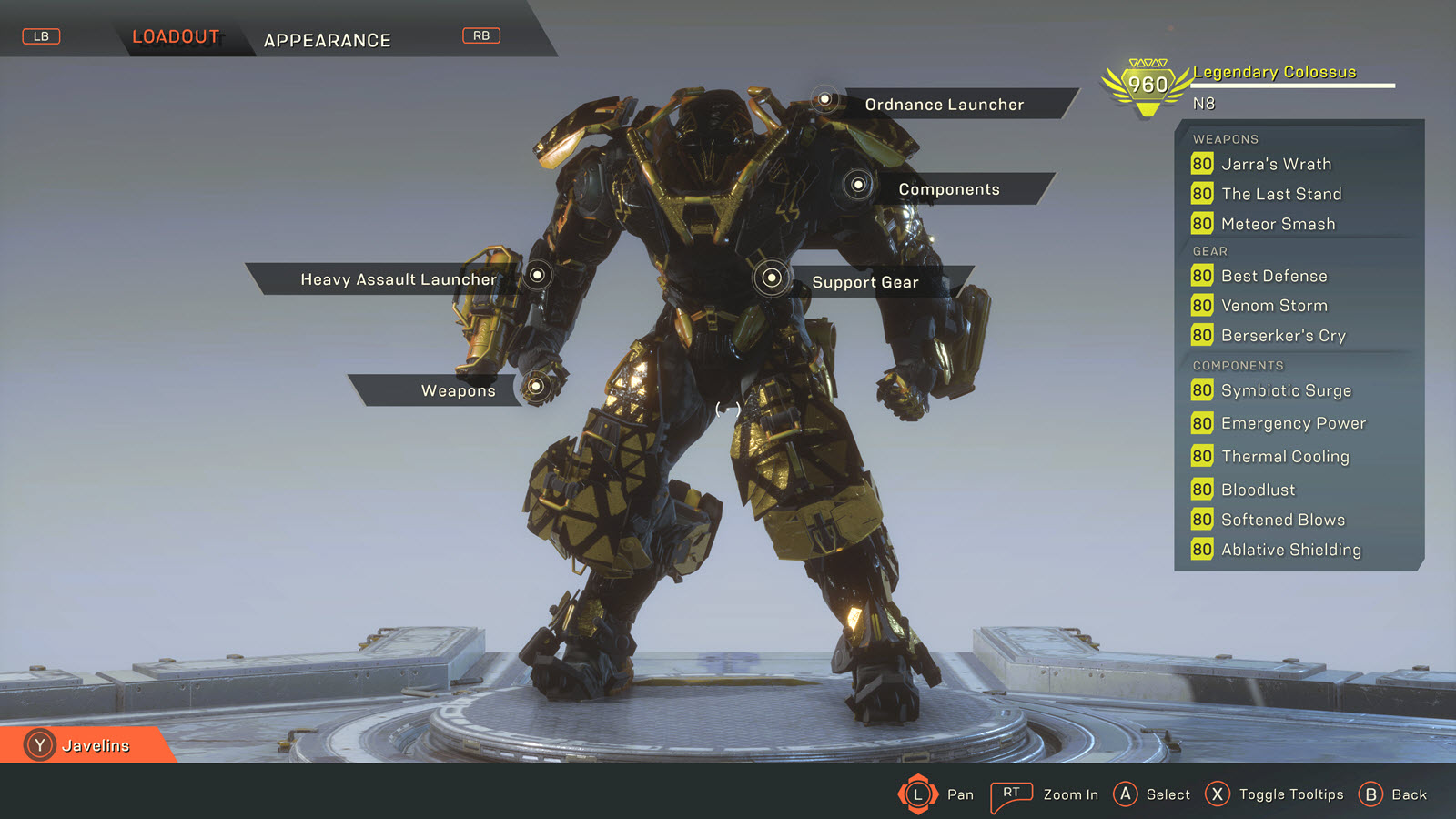The width and height of the screenshot is (1456, 819).
Task: Open the Components slot label
Action: (948, 189)
